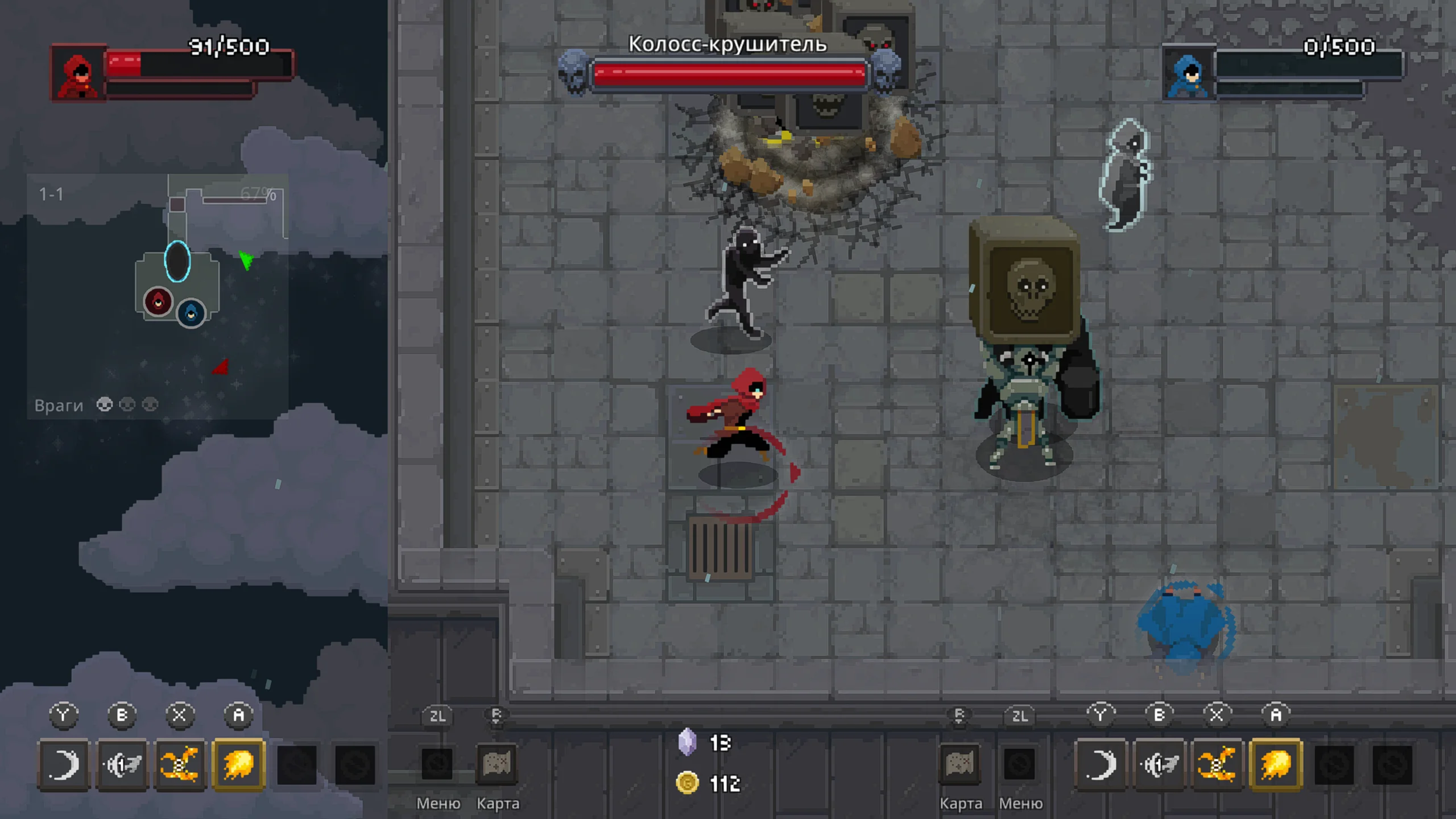This screenshot has width=1456, height=819.
Task: Open blue wizard's Меню slot
Action: point(1019,764)
